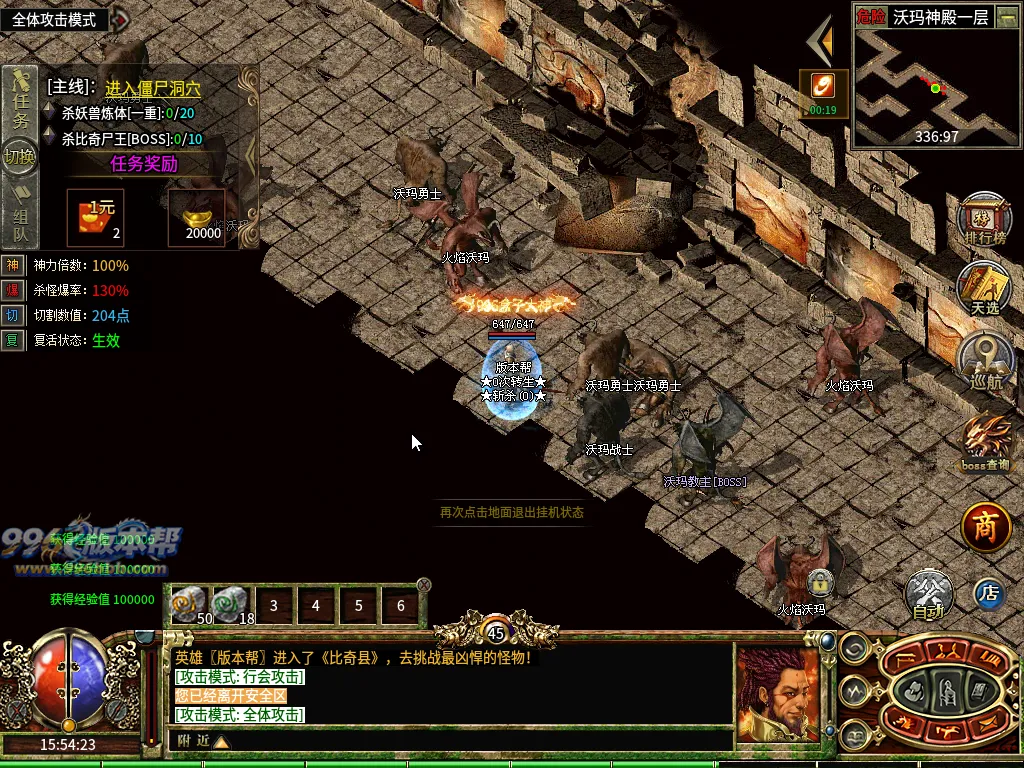Toggle the attack mode arrow beside 全体攻击模式

[120, 19]
